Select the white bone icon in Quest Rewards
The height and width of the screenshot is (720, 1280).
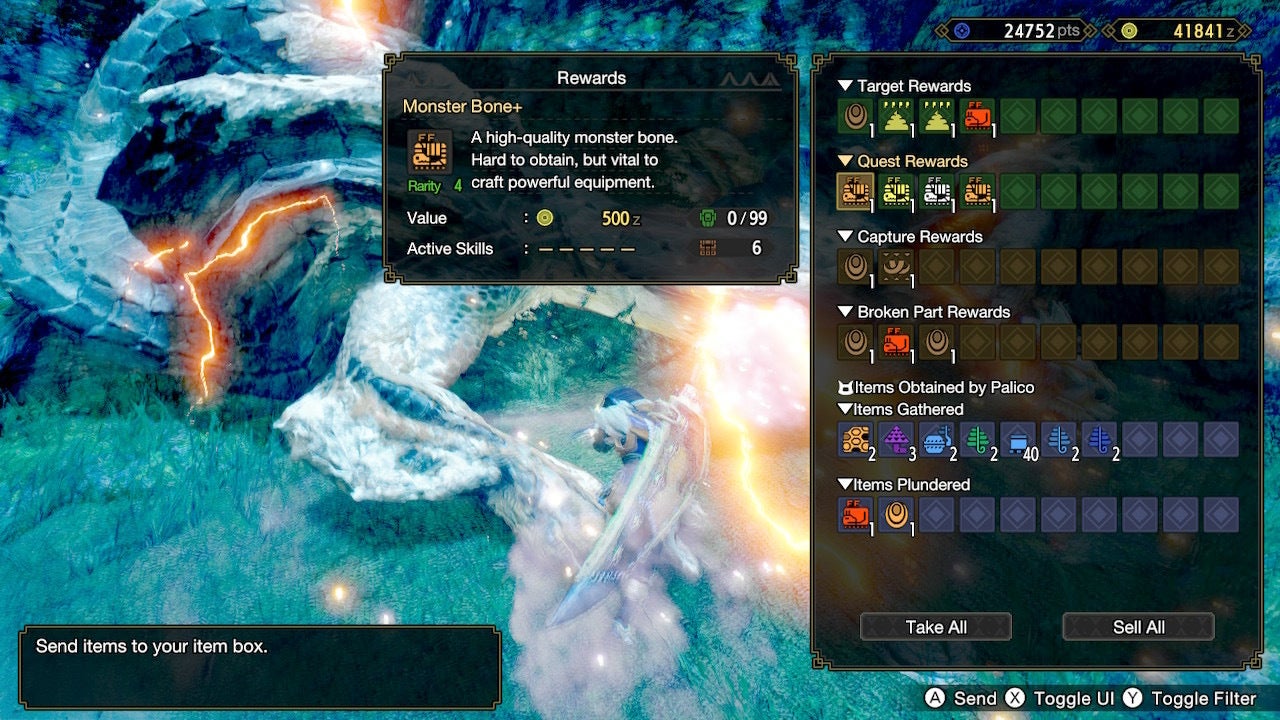click(937, 191)
